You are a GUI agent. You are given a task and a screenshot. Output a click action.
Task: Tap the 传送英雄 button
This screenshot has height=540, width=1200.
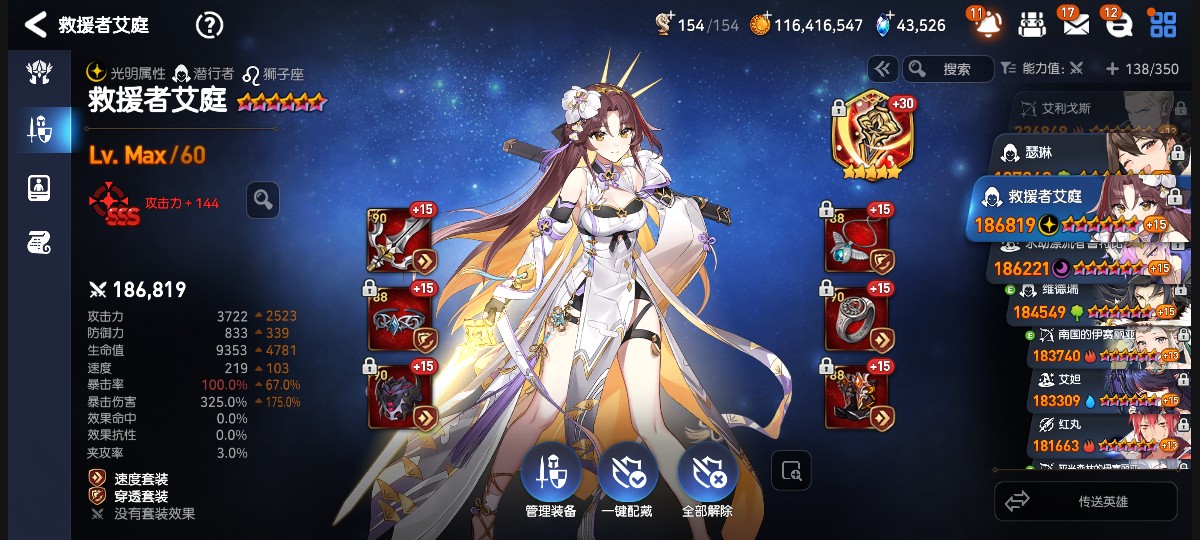point(1086,501)
